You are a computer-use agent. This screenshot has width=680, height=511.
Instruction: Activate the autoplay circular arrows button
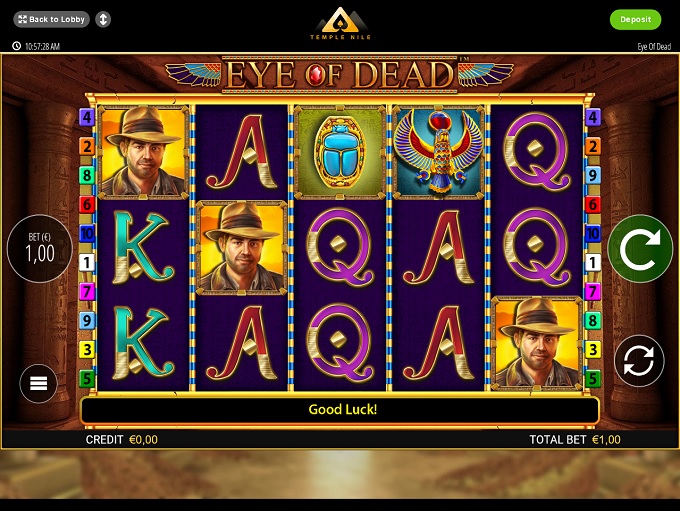click(x=639, y=360)
